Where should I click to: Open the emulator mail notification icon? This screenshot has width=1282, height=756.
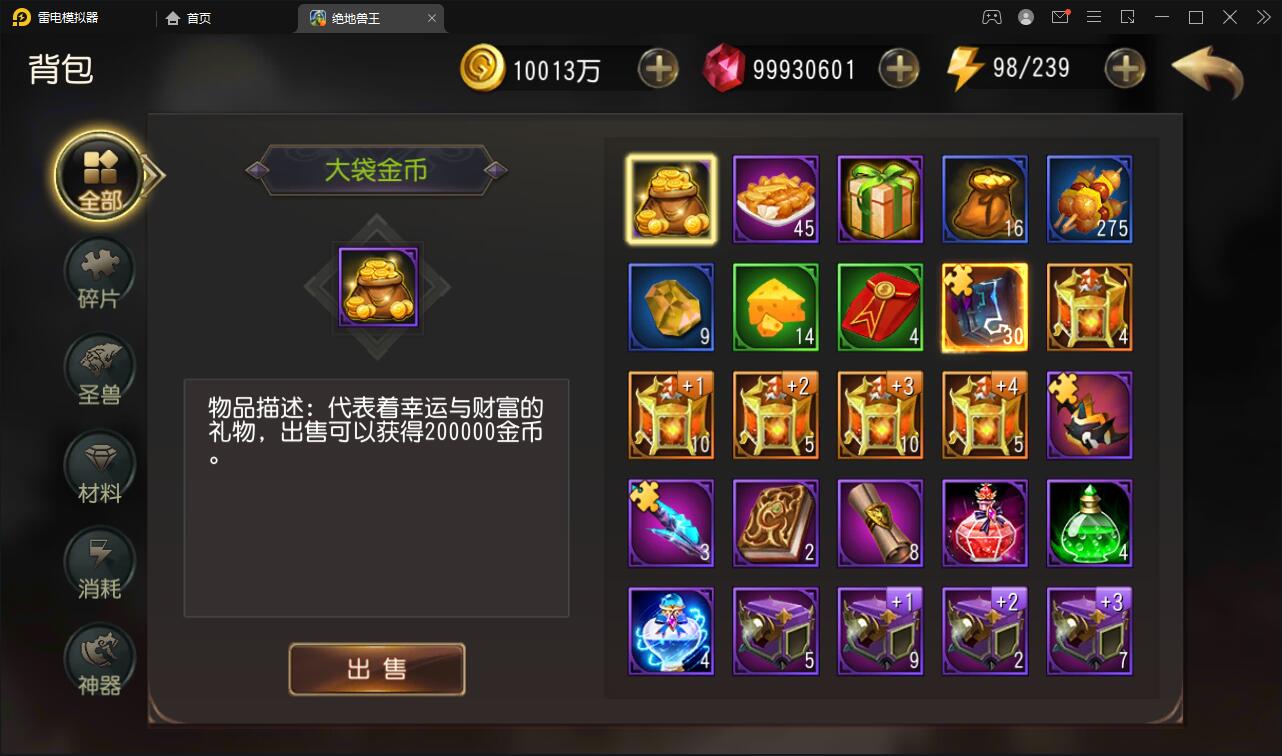pos(1060,17)
